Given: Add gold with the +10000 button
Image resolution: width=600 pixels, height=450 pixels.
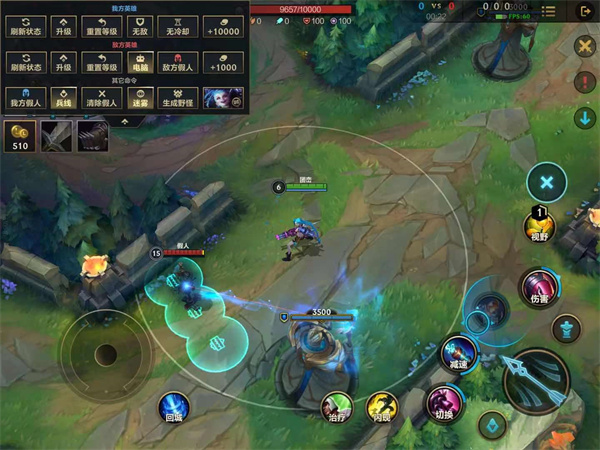Looking at the screenshot, I should point(222,27).
